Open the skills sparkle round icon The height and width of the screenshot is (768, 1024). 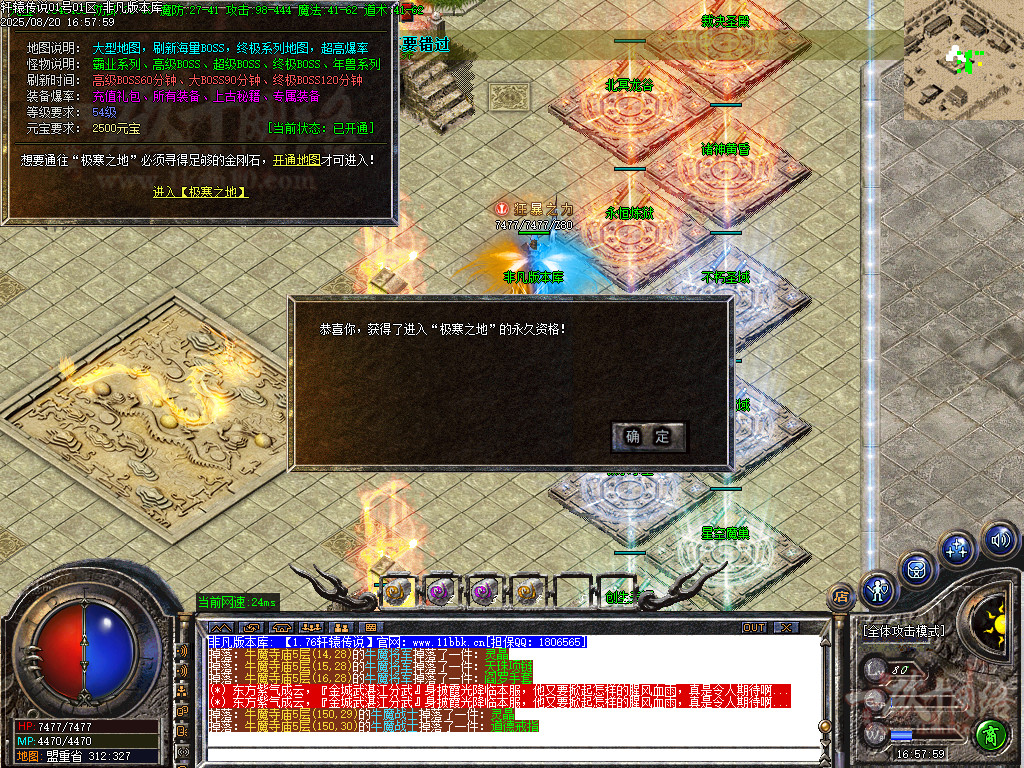coord(957,549)
